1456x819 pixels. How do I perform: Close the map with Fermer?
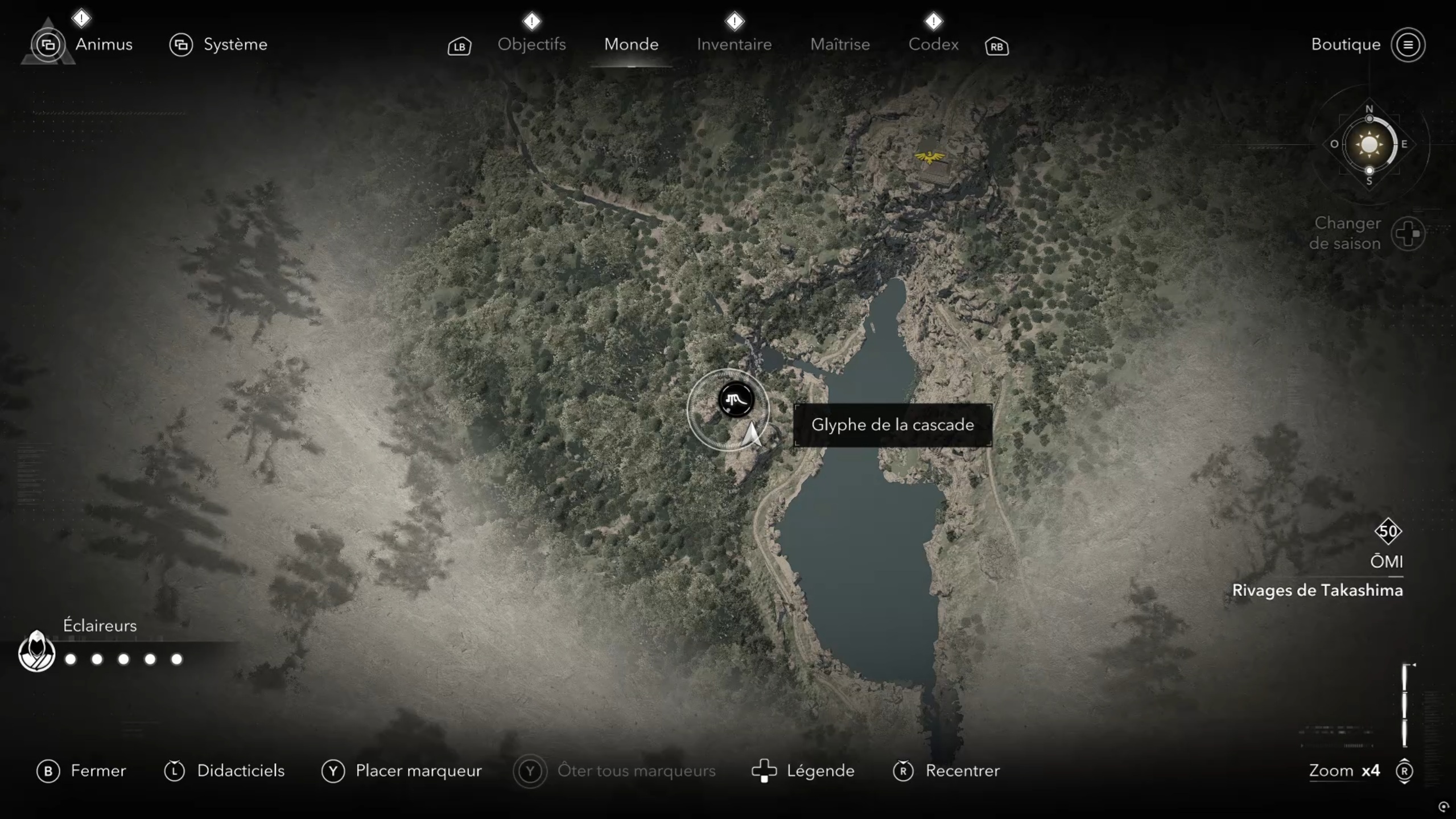(x=82, y=771)
